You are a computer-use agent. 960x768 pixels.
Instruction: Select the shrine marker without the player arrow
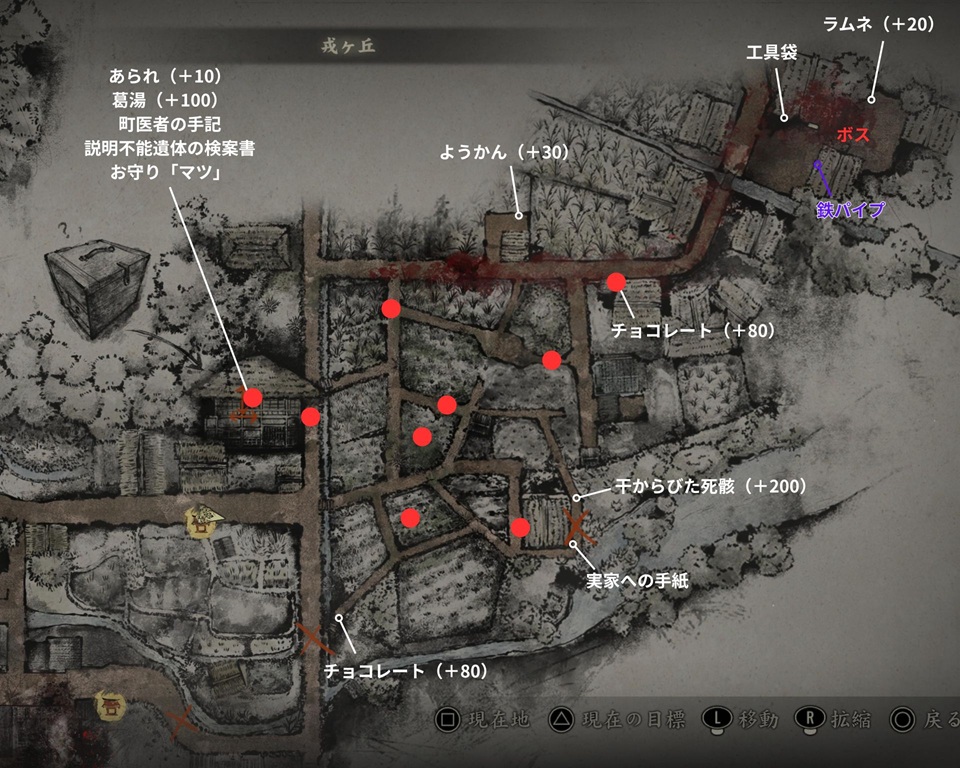(107, 706)
